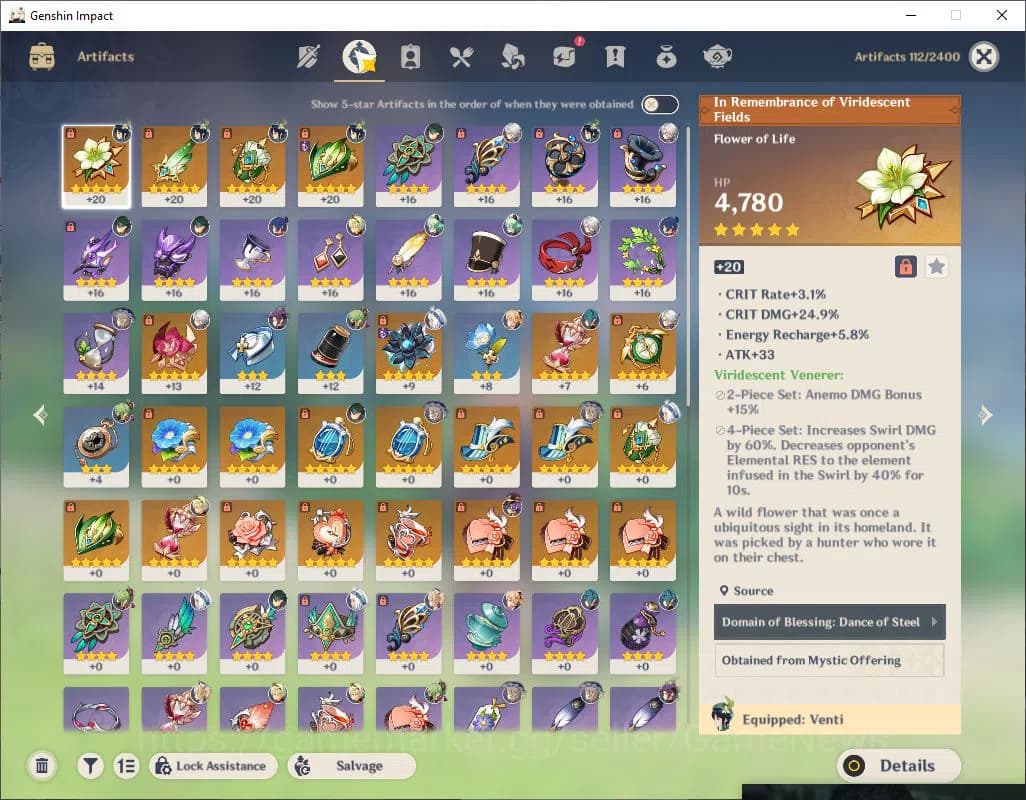The image size is (1026, 800).
Task: Select the laurel wreath artifact
Action: coord(642,259)
